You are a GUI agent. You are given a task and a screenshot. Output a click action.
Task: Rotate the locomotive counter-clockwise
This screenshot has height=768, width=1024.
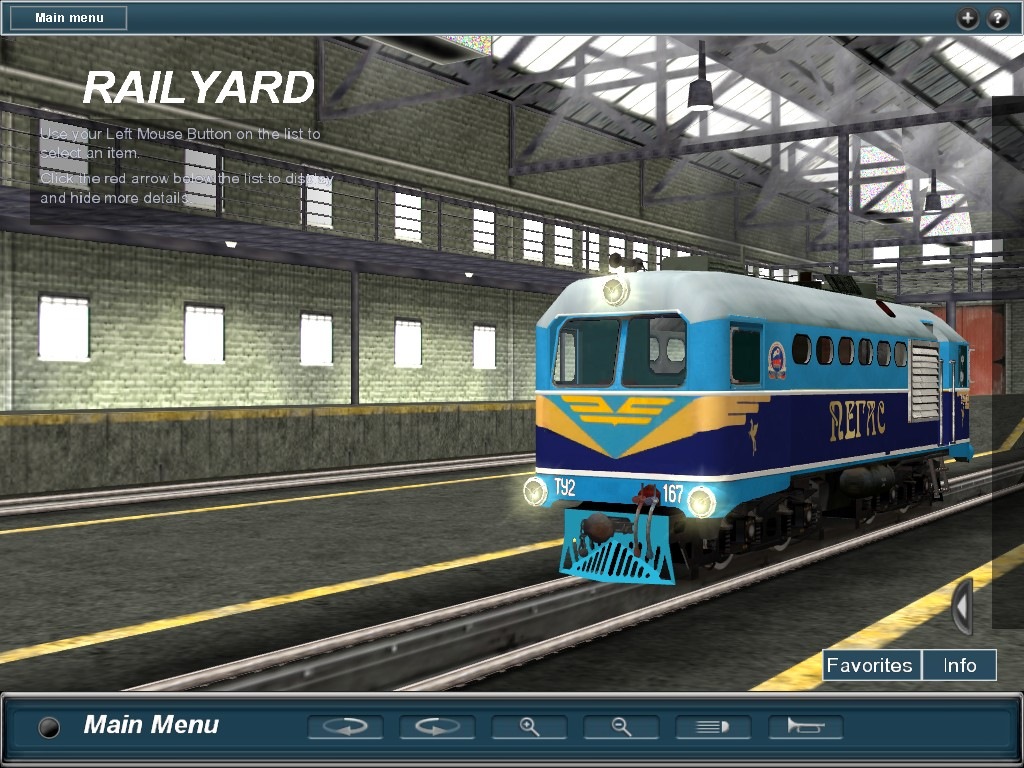point(345,727)
